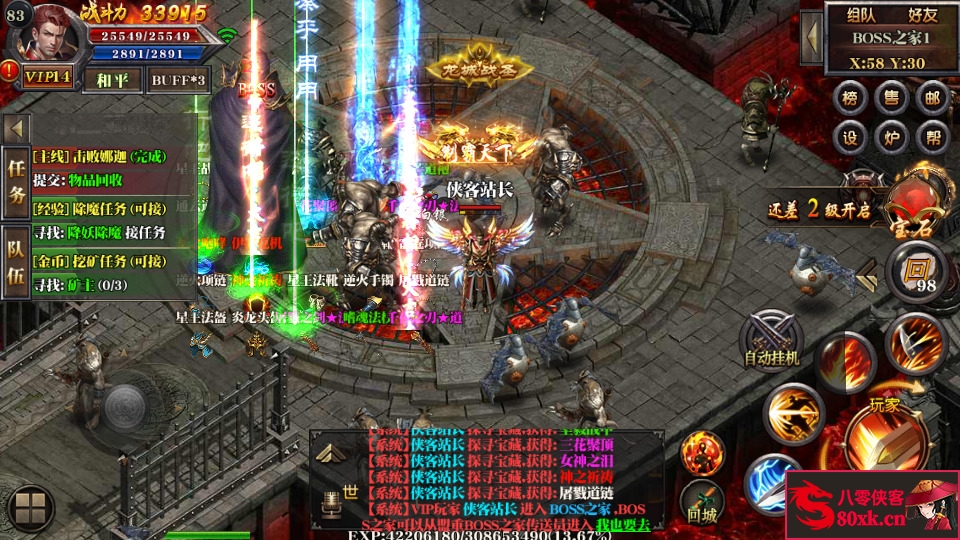Open the VIP14 privileges button
This screenshot has height=540, width=960.
pyautogui.click(x=47, y=78)
